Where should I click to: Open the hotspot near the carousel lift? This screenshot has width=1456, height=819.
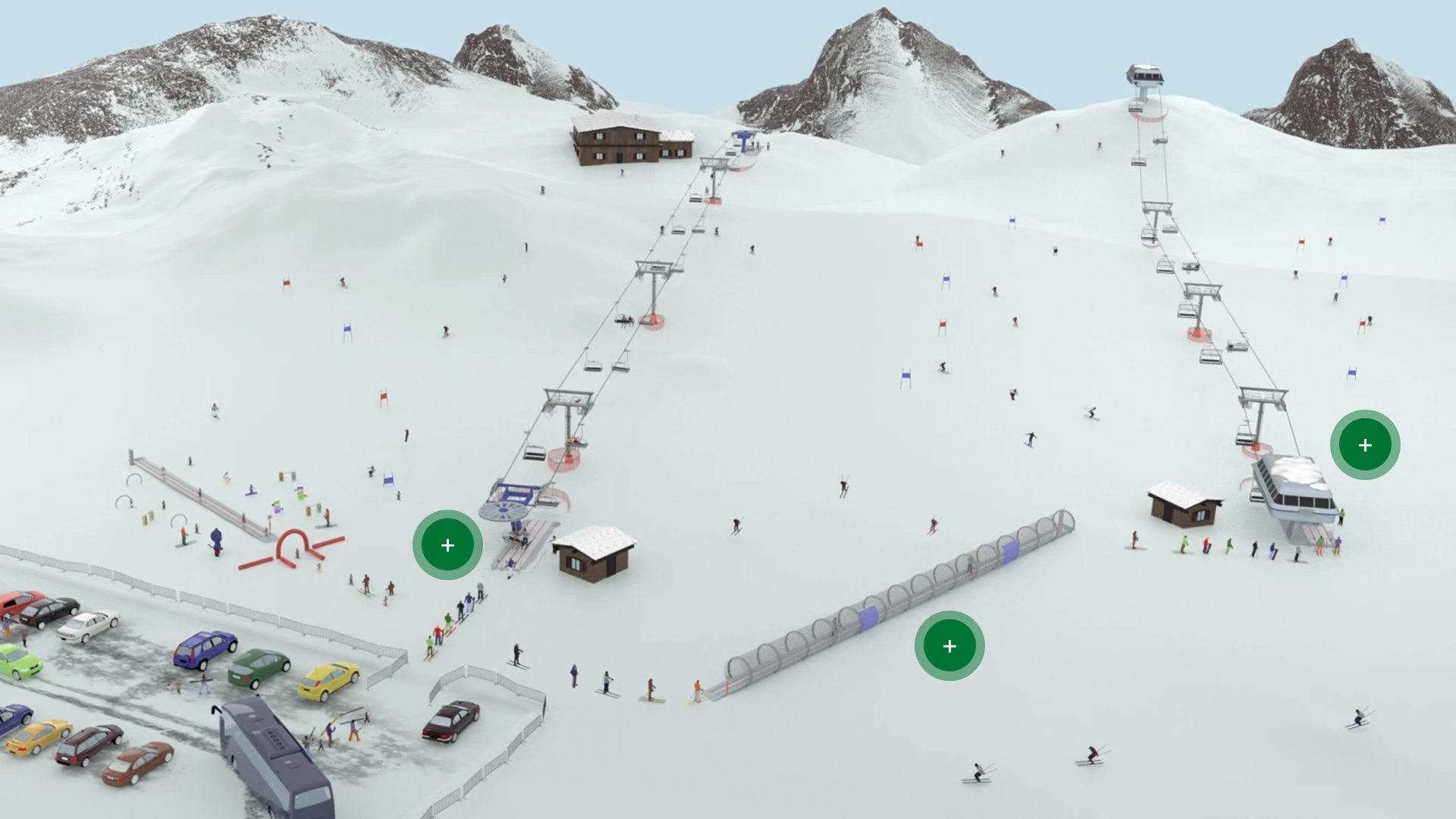[x=447, y=544]
